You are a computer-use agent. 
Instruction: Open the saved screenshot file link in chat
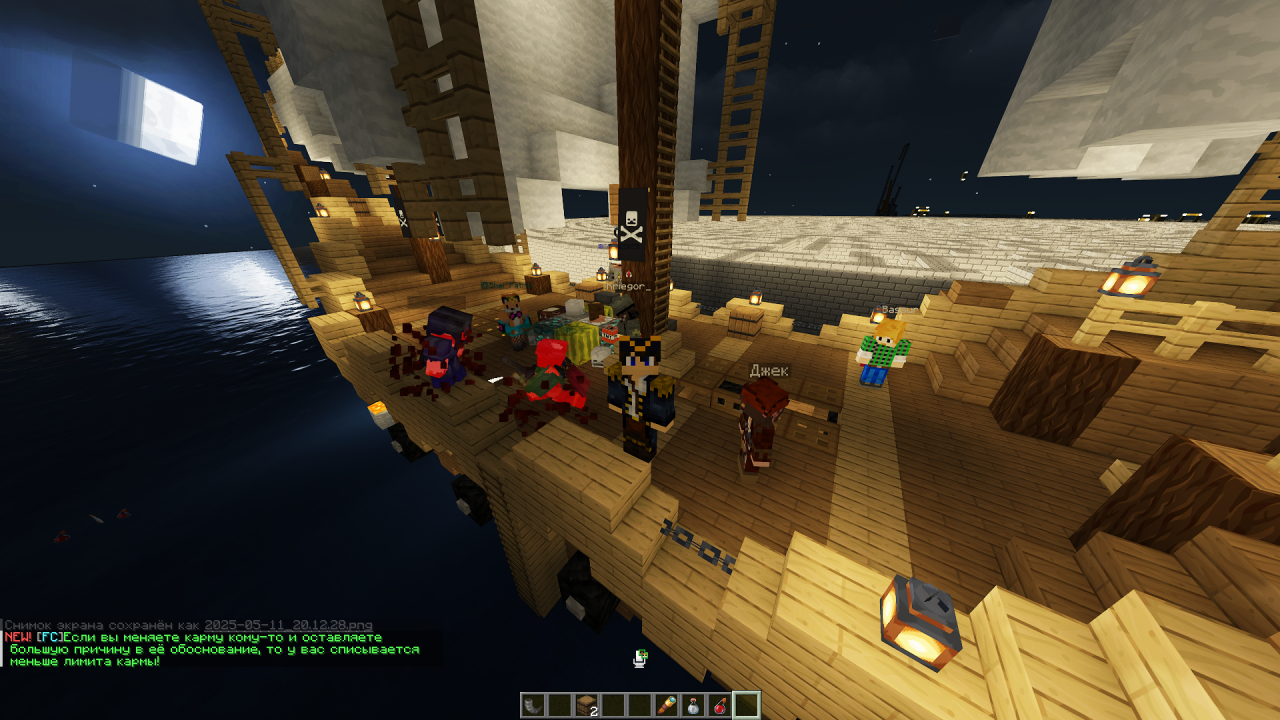(x=288, y=625)
